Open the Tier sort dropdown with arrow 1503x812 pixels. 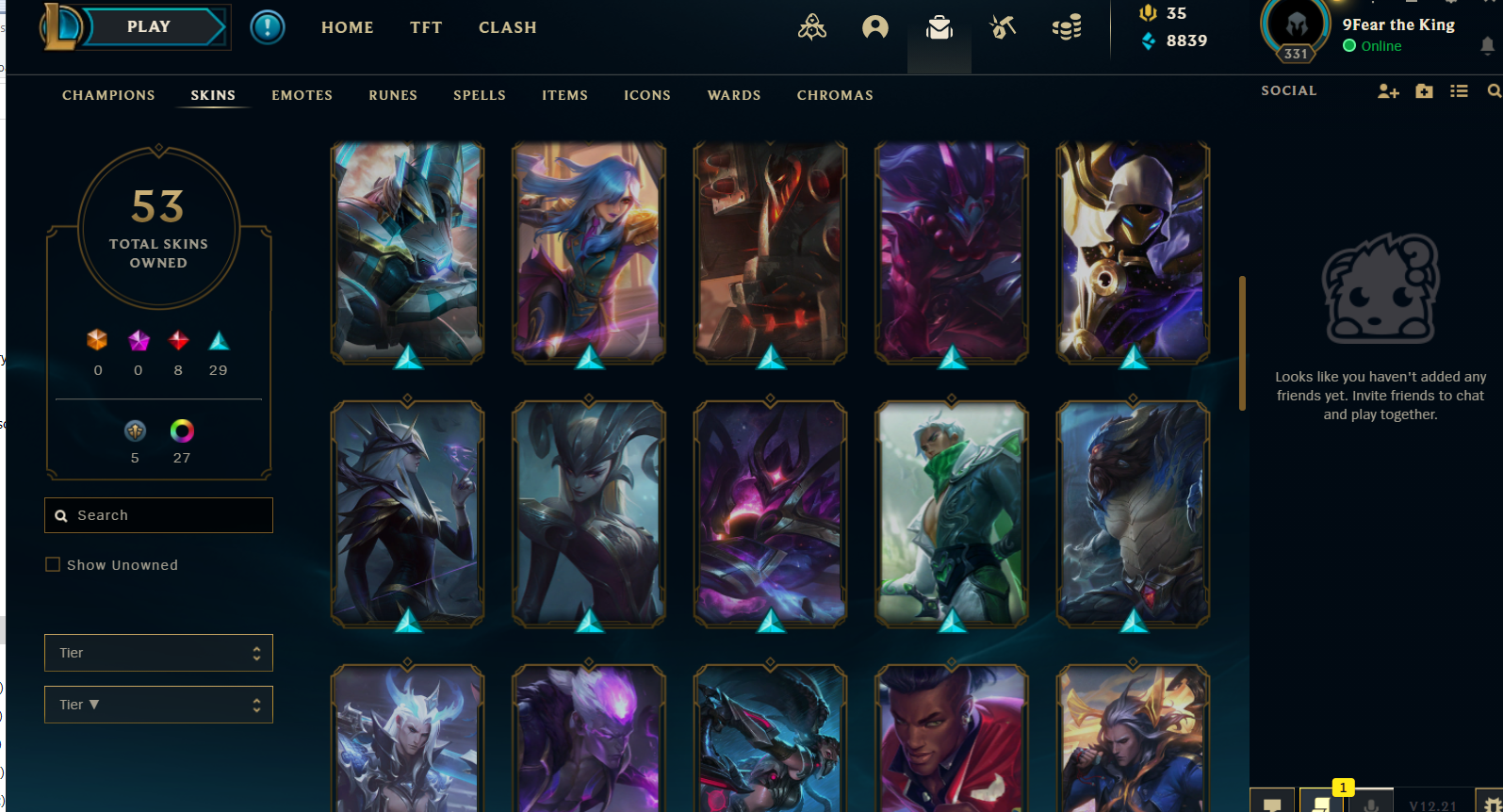coord(158,705)
